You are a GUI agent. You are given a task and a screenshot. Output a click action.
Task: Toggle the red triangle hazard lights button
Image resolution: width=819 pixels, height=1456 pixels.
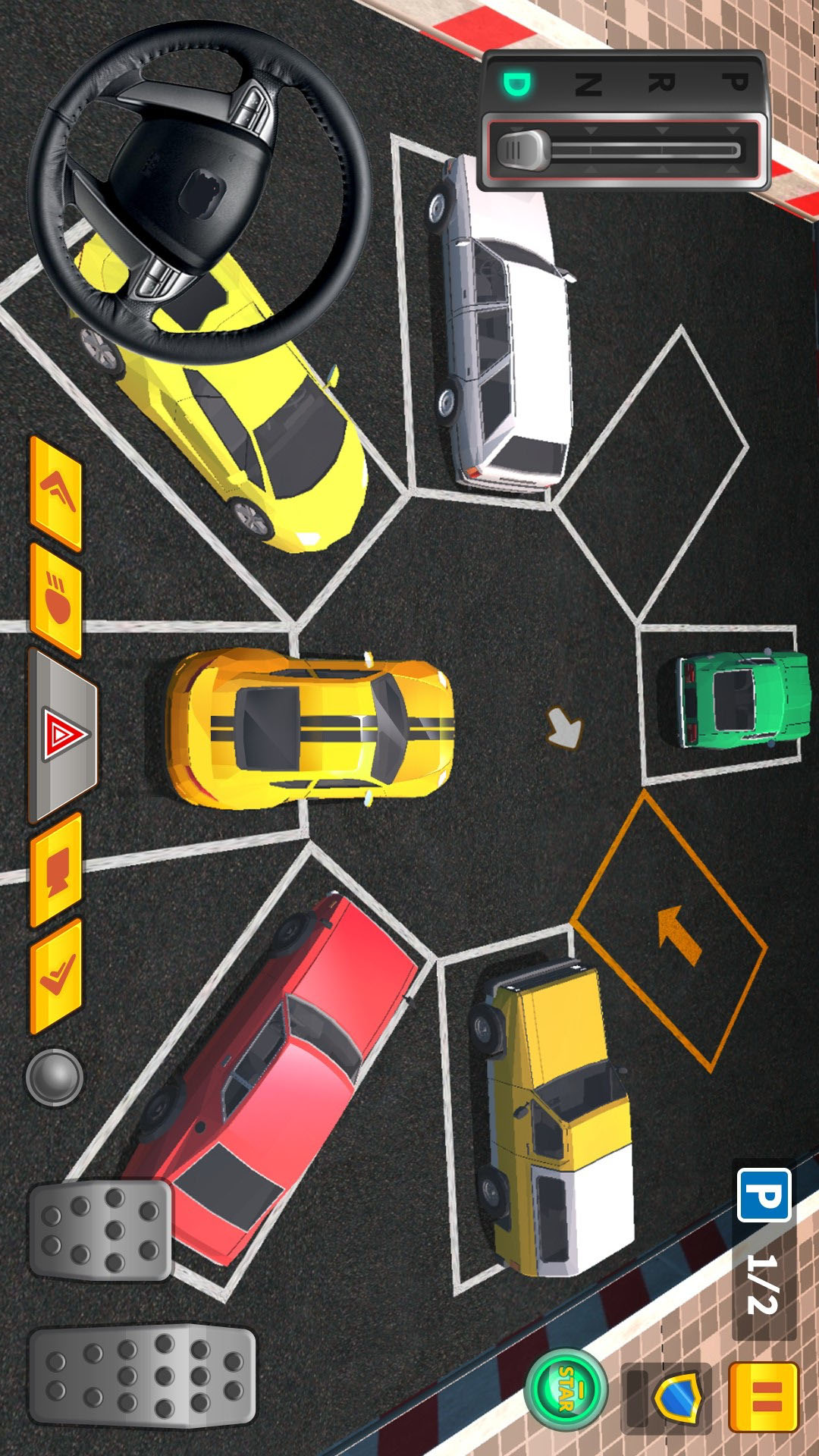click(64, 735)
